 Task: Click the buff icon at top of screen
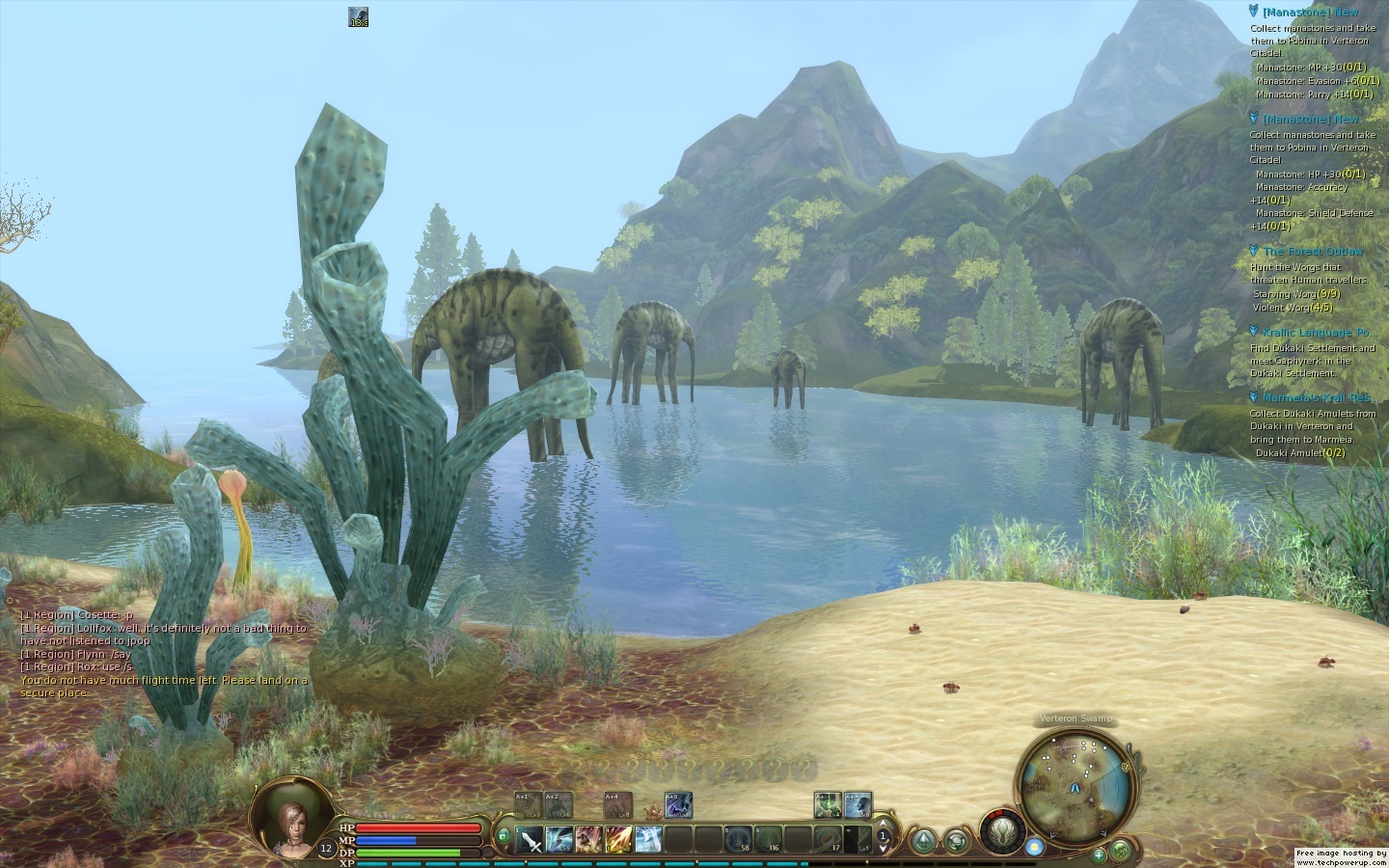358,17
